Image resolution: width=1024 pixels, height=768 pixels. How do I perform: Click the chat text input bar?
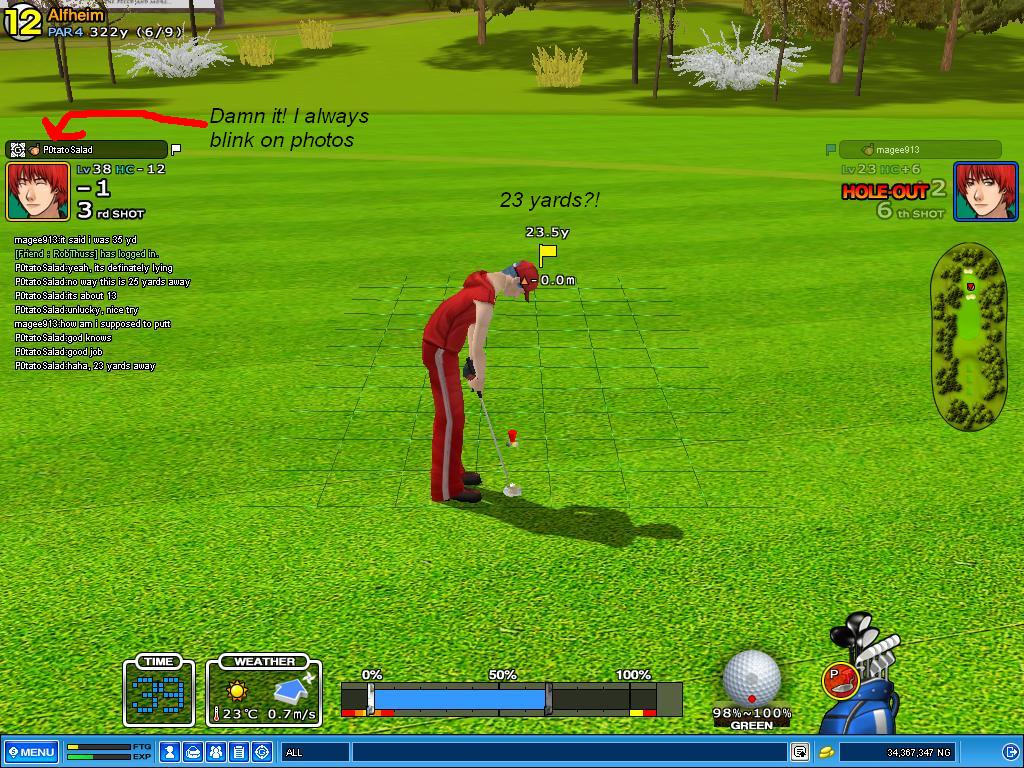pyautogui.click(x=568, y=752)
